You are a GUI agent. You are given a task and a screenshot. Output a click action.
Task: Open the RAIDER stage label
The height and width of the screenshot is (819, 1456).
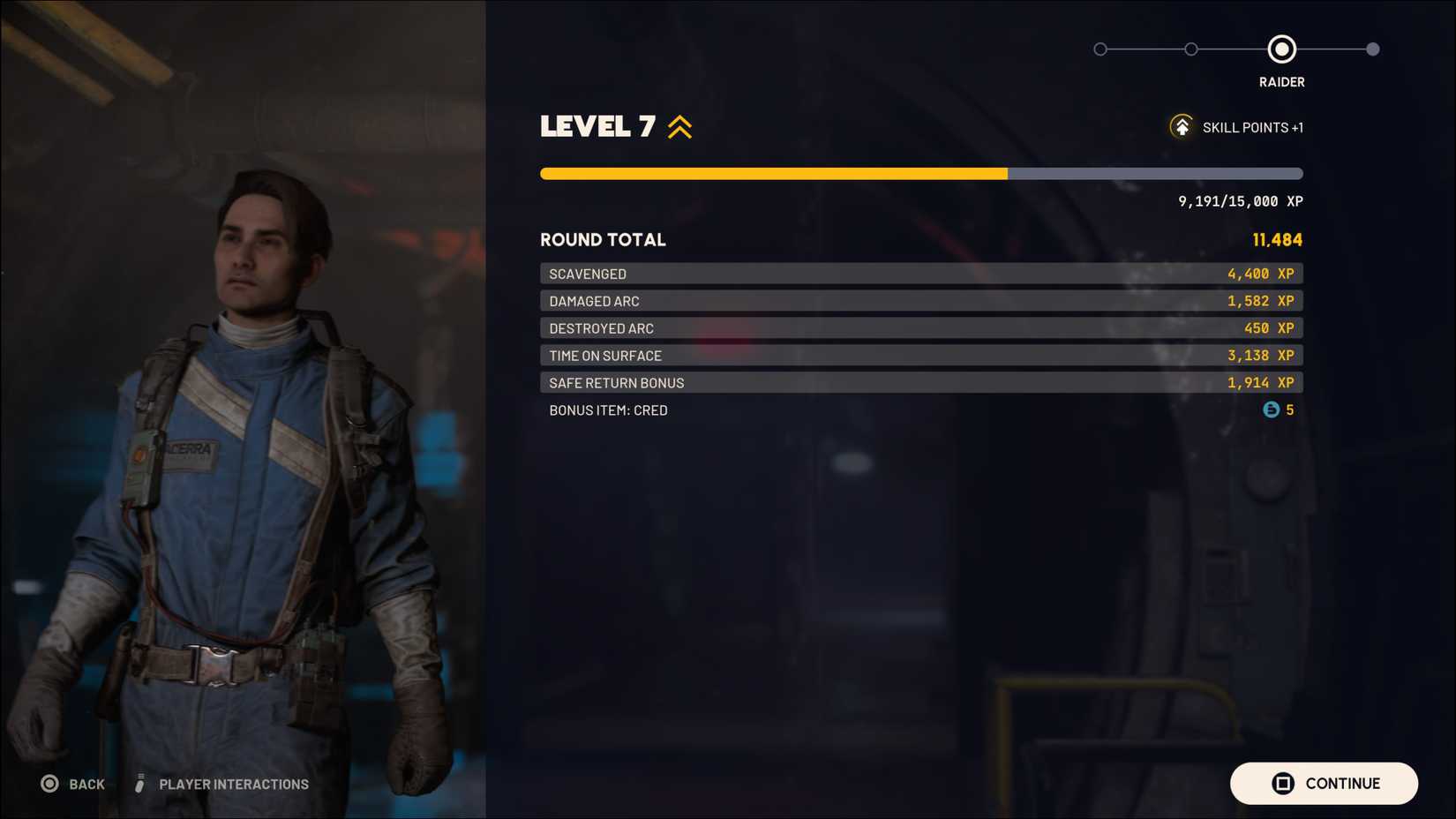click(1281, 81)
